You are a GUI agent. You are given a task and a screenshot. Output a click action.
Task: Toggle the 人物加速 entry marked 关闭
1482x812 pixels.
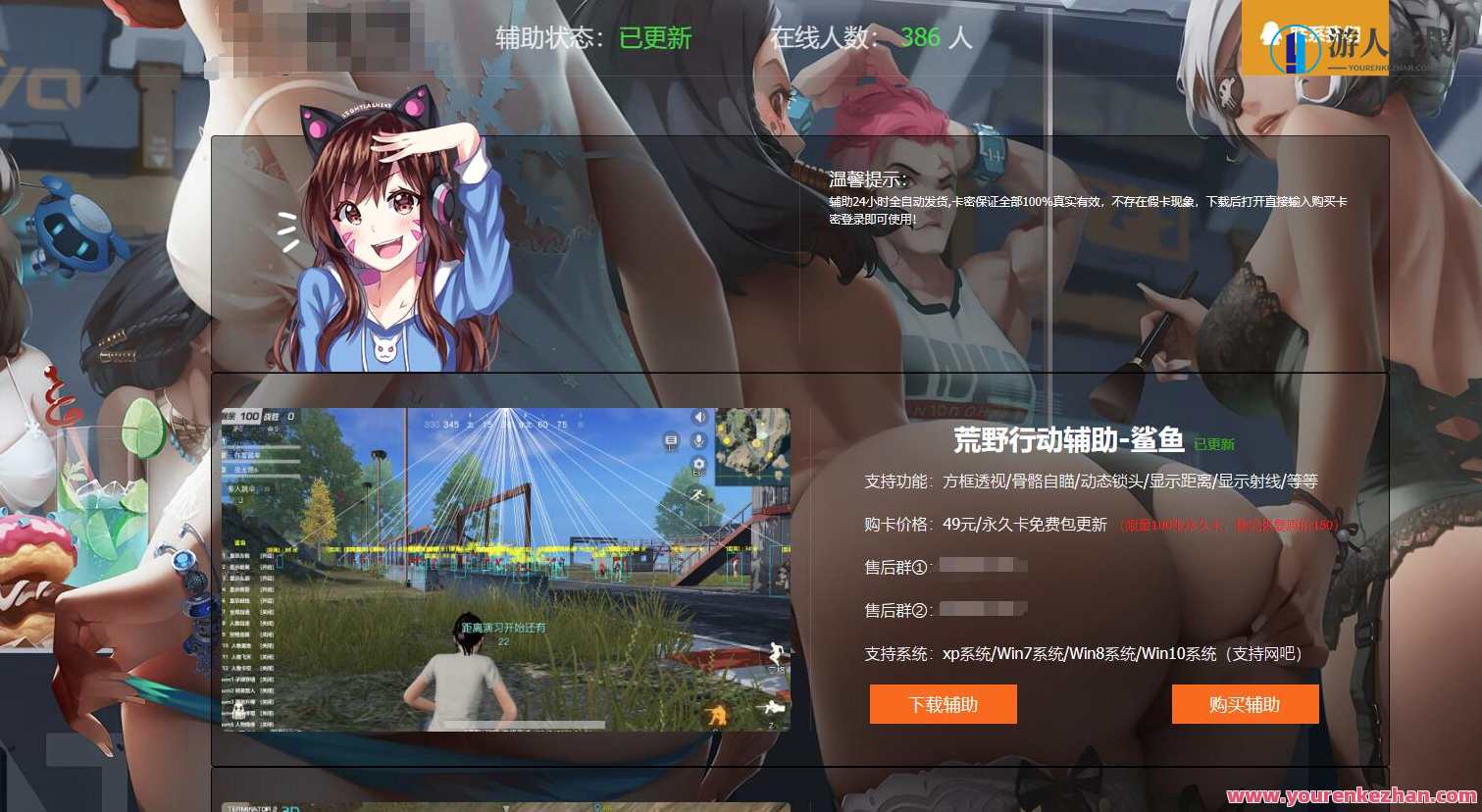pyautogui.click(x=266, y=625)
